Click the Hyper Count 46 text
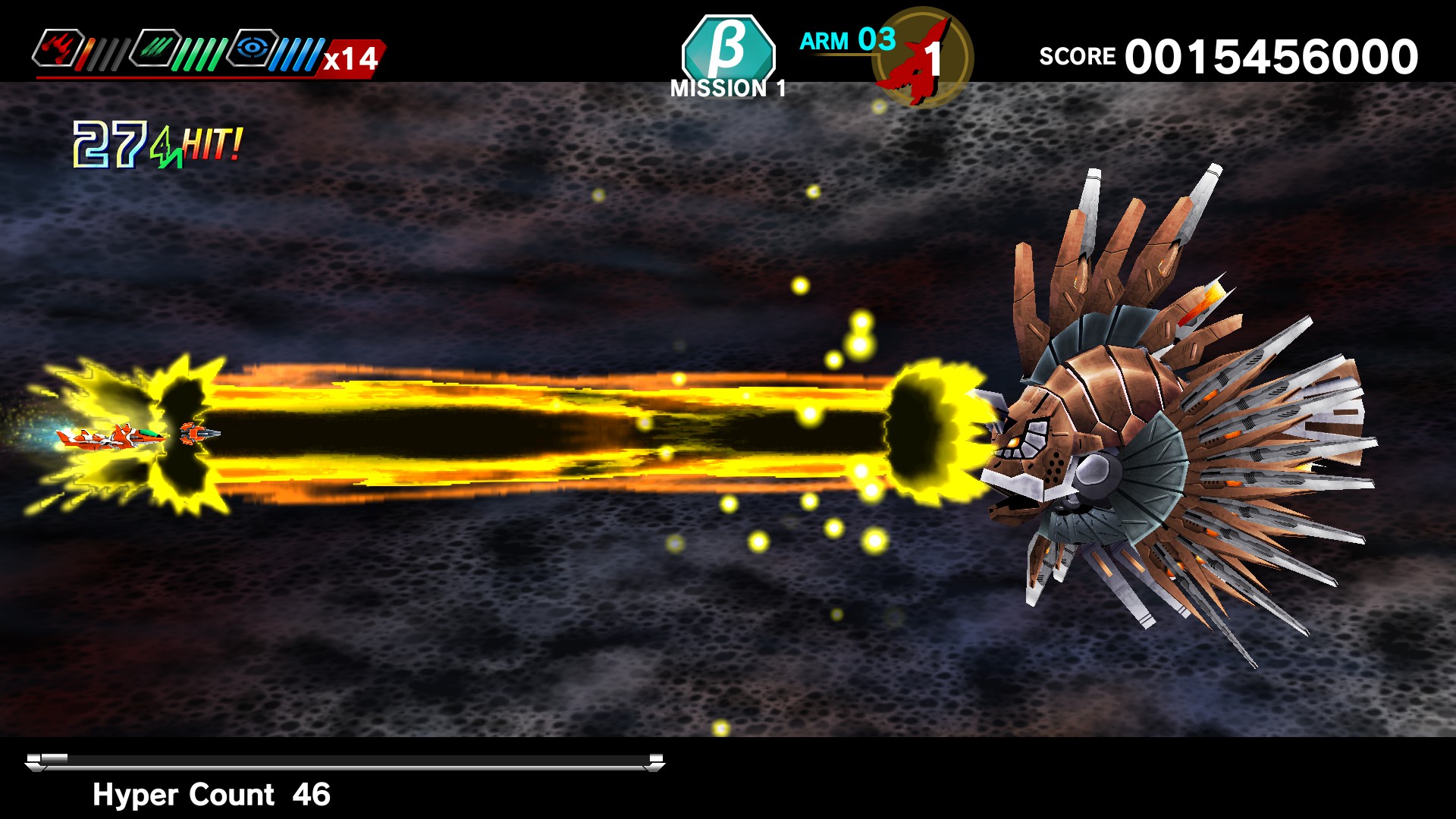This screenshot has height=819, width=1456. [x=211, y=795]
